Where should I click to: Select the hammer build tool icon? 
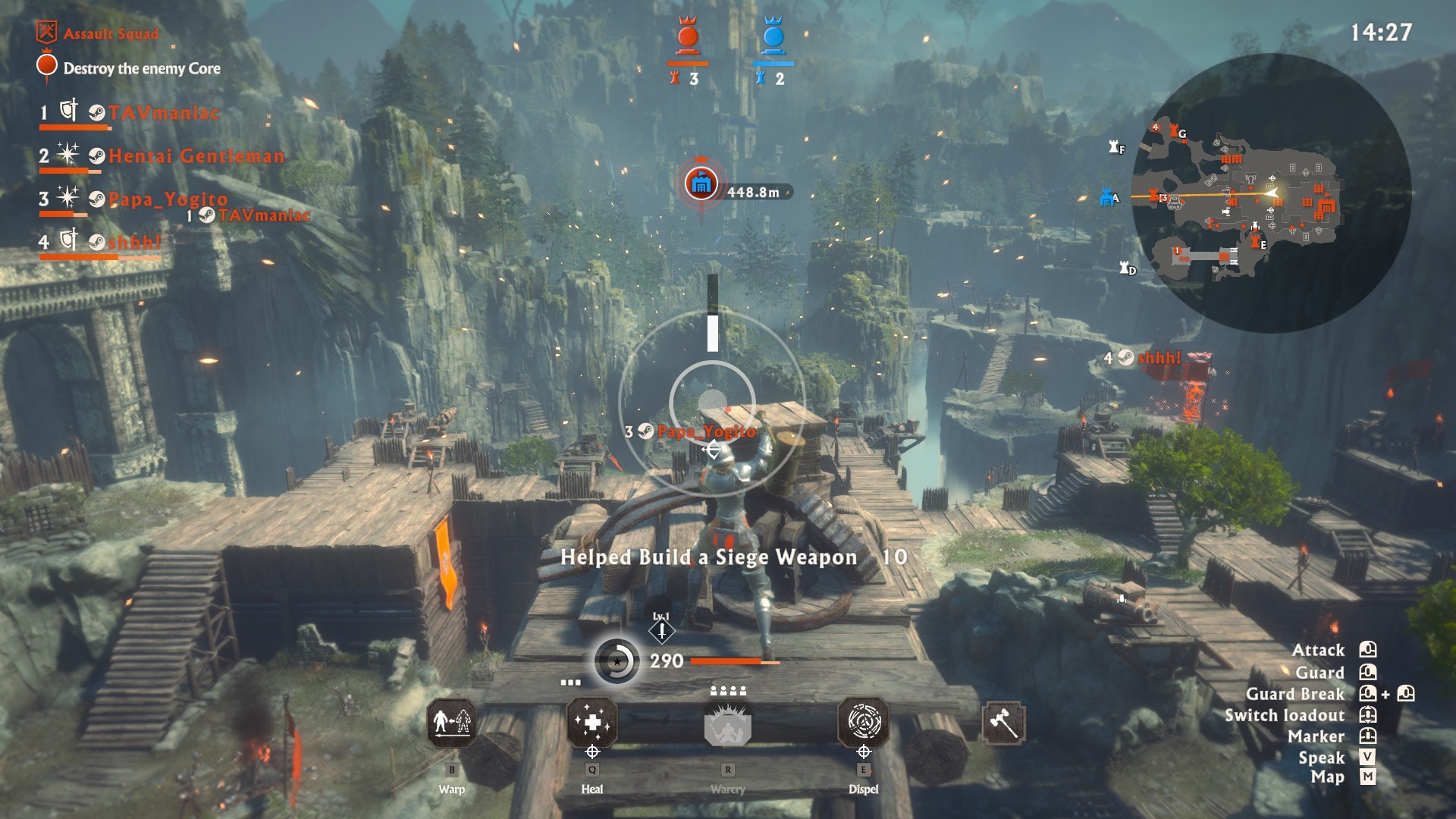[x=1003, y=723]
